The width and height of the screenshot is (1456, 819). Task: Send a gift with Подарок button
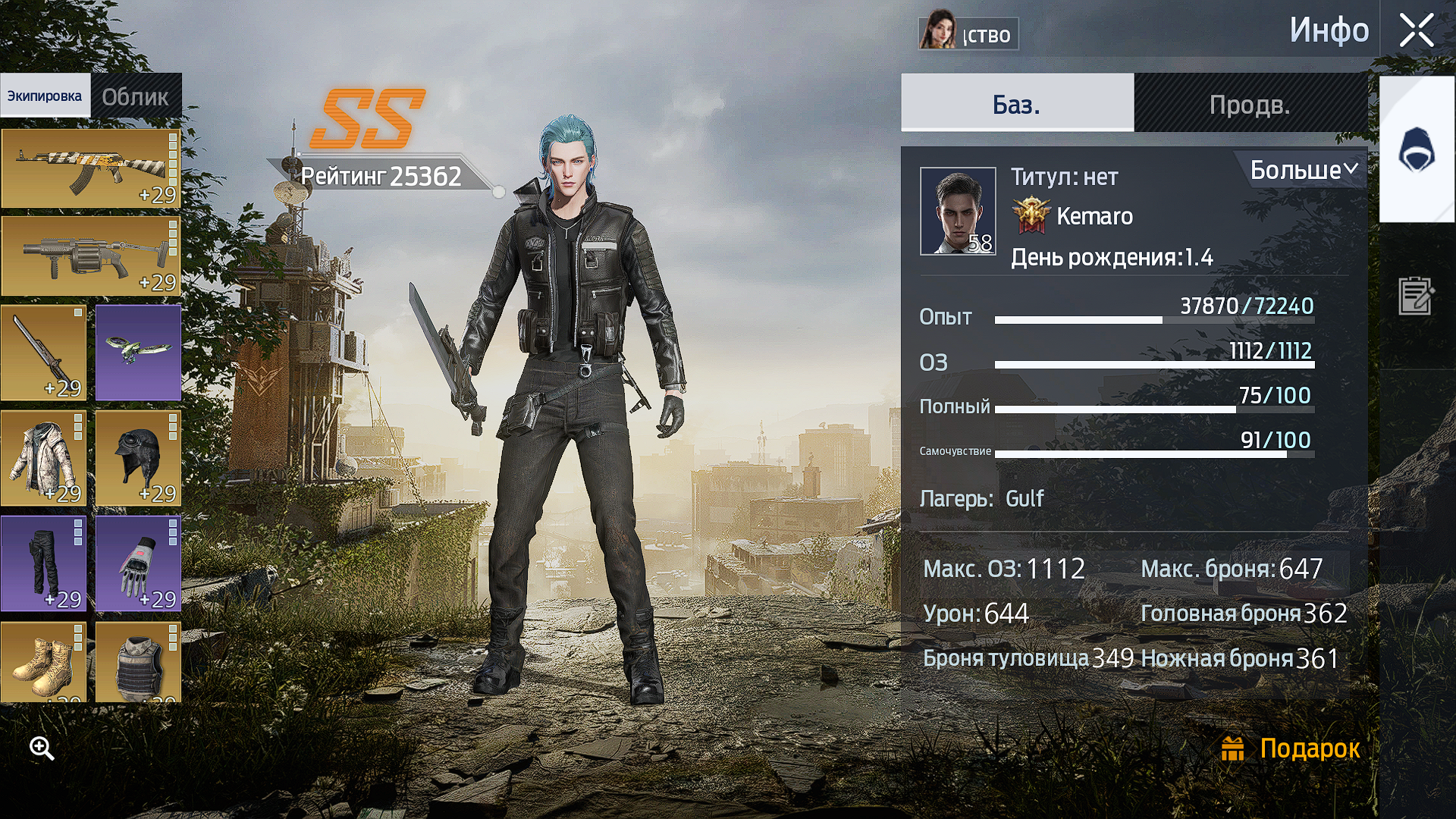pos(1291,748)
